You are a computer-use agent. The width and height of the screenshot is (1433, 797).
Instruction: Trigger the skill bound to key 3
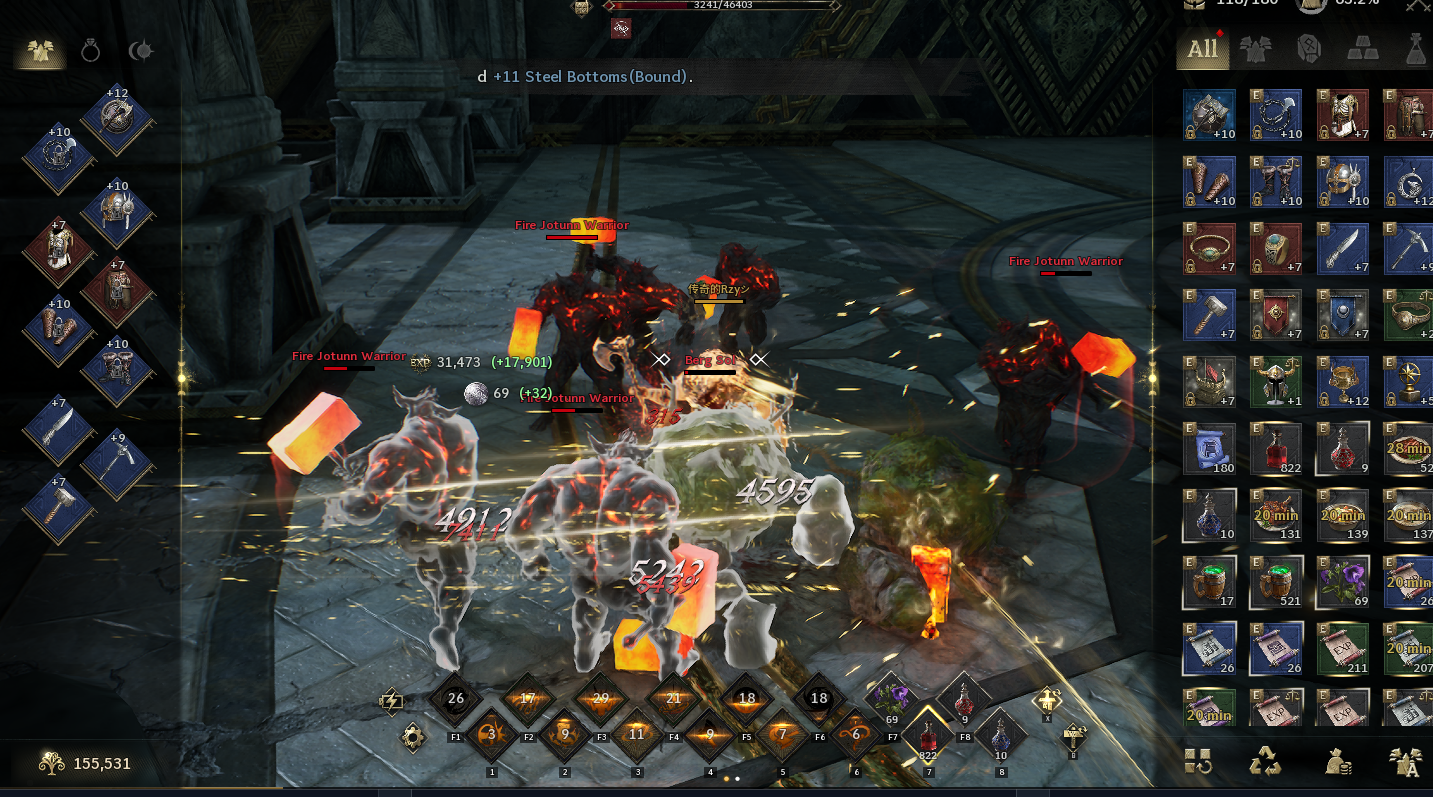(x=637, y=735)
